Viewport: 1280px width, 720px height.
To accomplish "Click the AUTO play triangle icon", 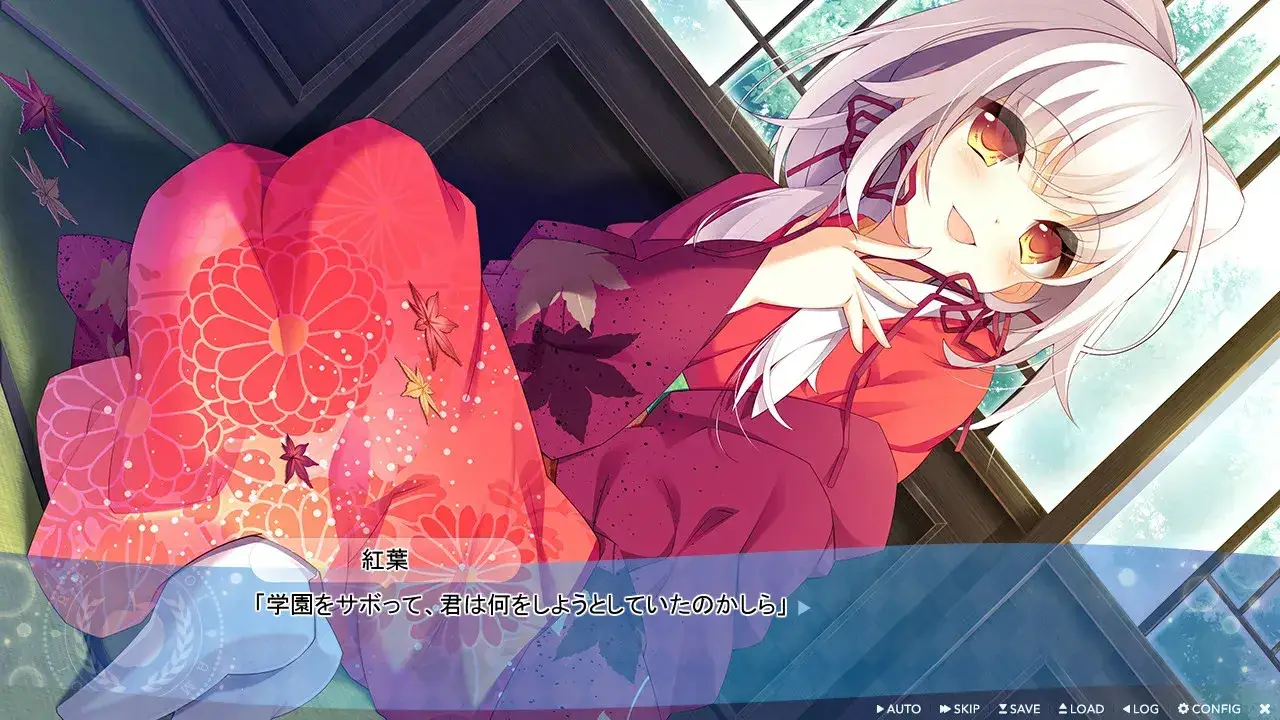I will click(879, 709).
